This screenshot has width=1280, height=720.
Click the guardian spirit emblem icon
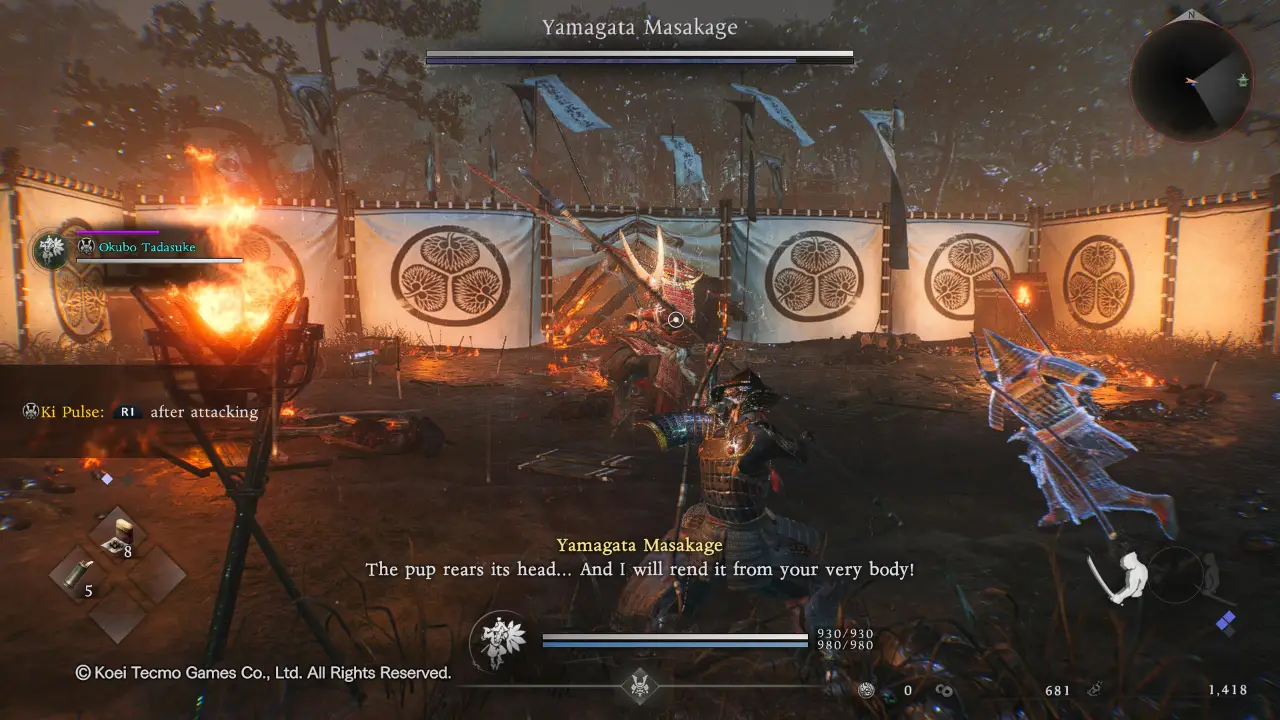pyautogui.click(x=499, y=640)
